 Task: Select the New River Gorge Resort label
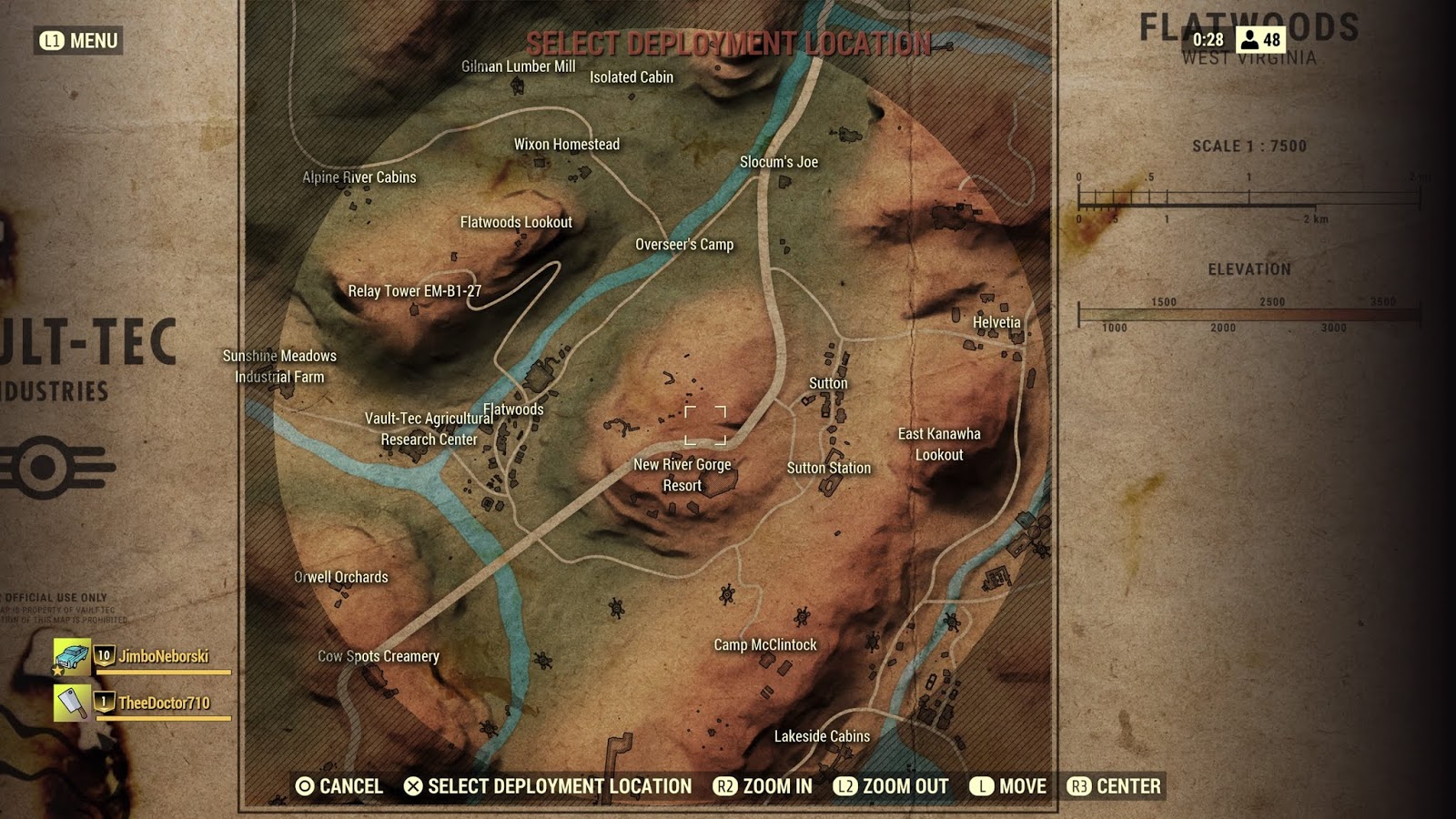point(682,475)
